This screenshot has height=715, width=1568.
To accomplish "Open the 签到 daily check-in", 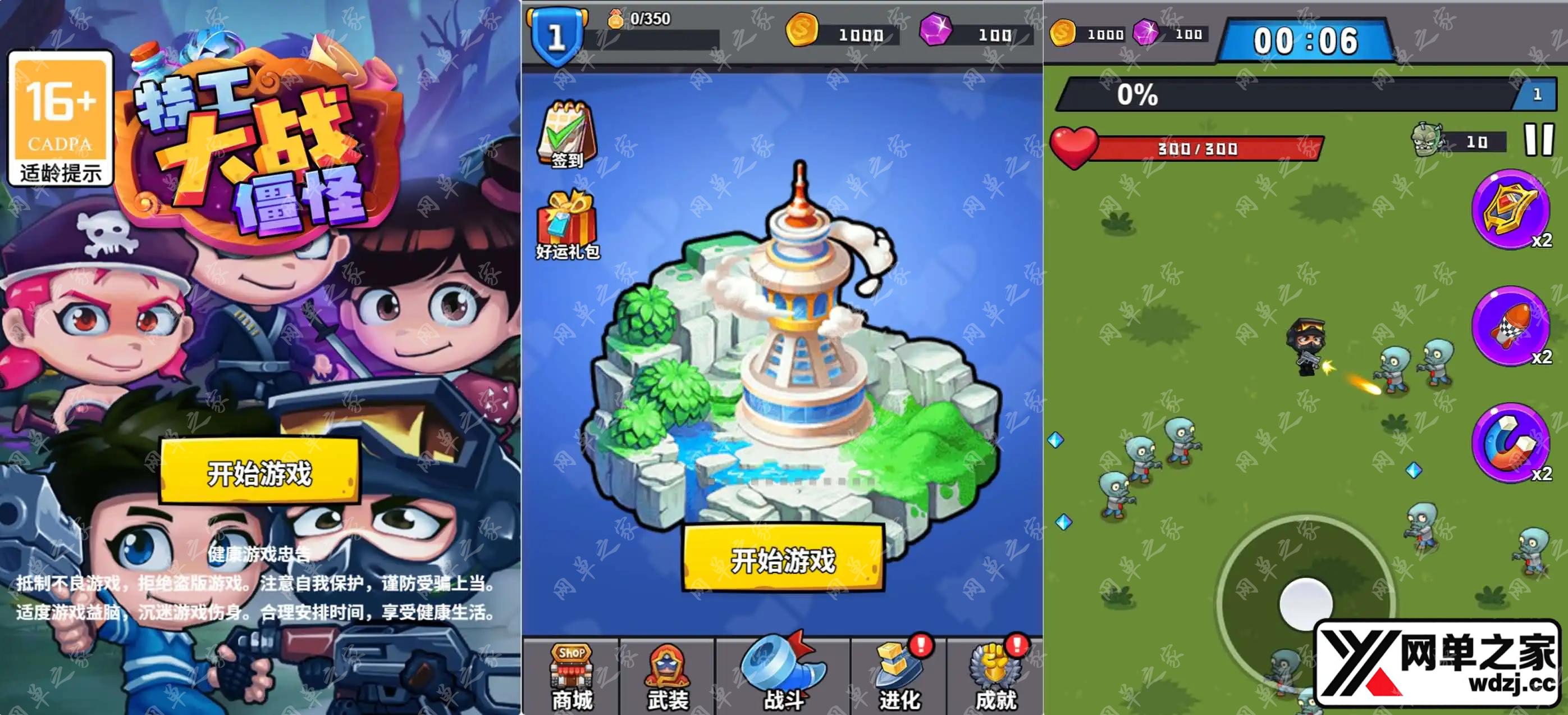I will point(566,135).
